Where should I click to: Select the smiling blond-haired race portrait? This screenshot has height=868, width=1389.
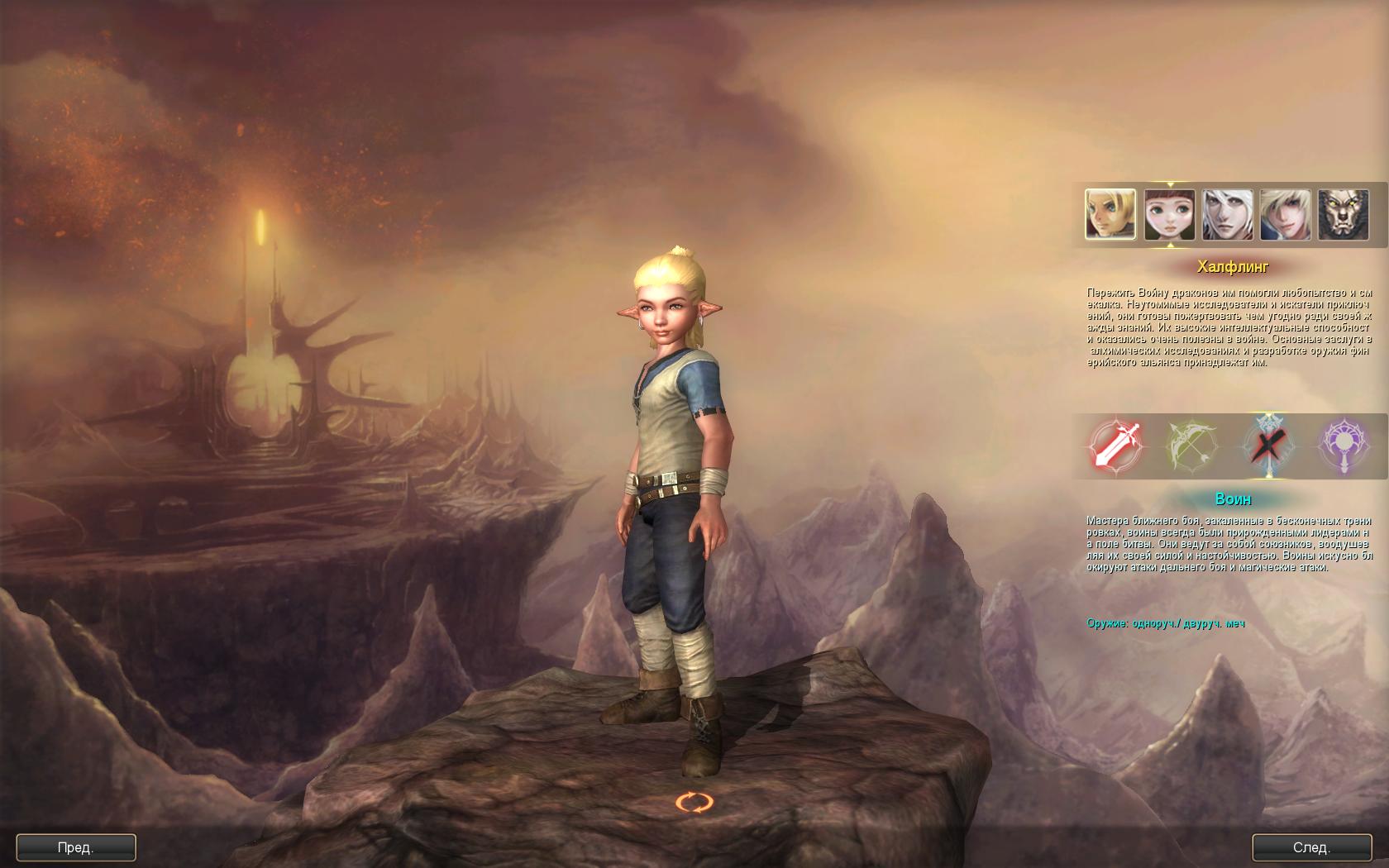(1285, 214)
